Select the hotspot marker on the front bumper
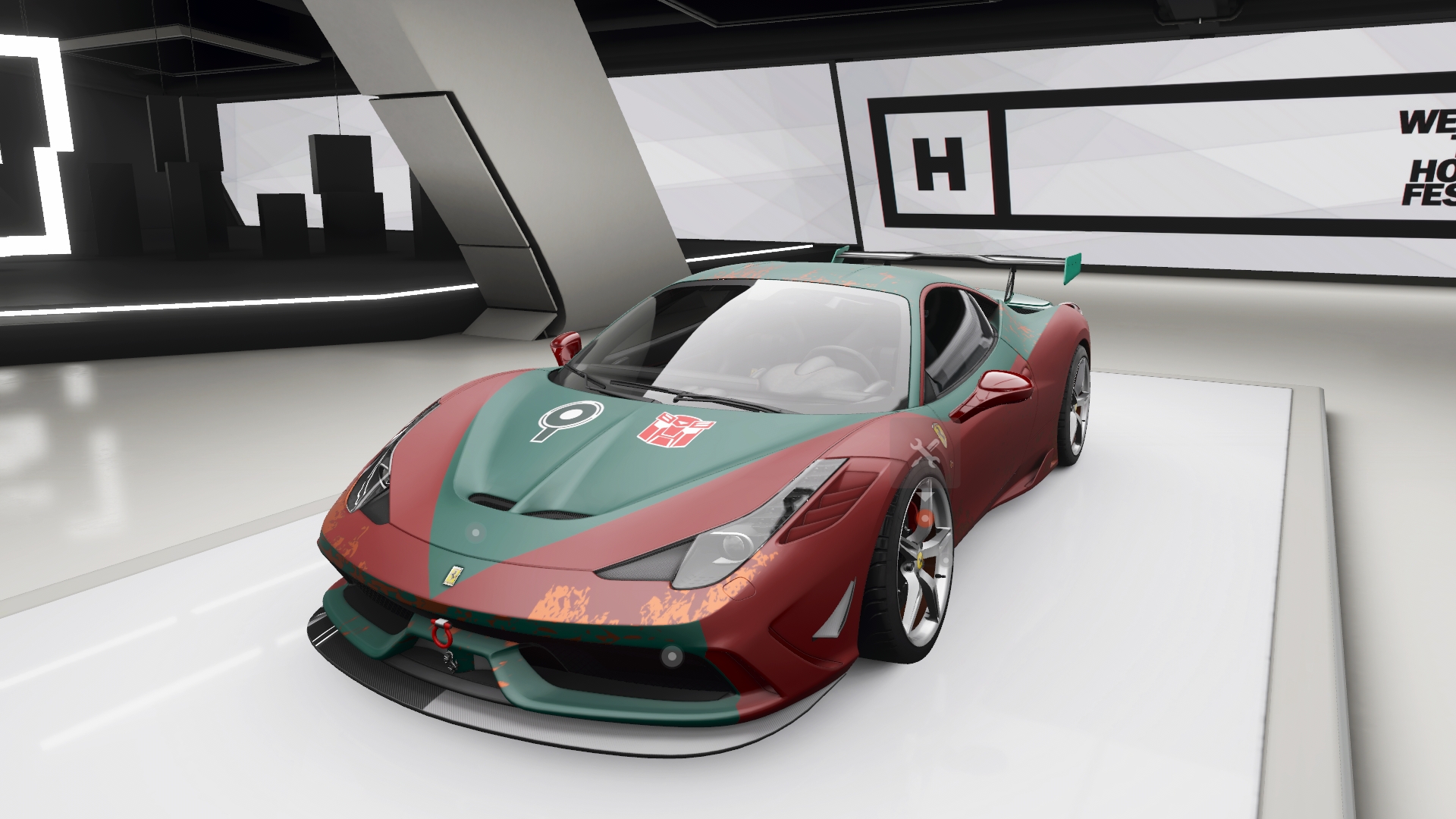The image size is (1456, 819). click(670, 654)
